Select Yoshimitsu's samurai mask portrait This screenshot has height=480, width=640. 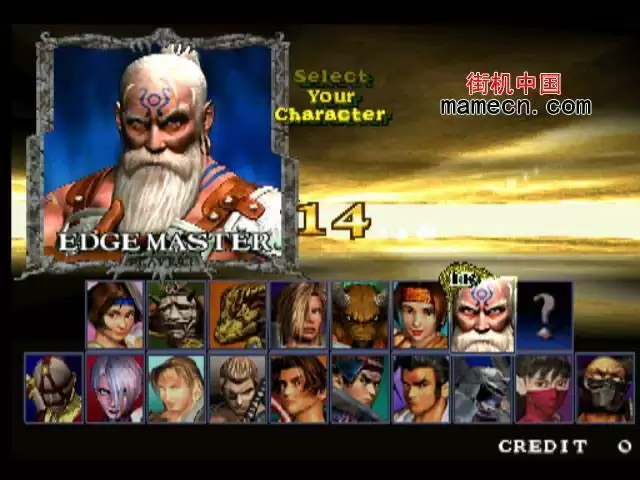pyautogui.click(x=176, y=315)
